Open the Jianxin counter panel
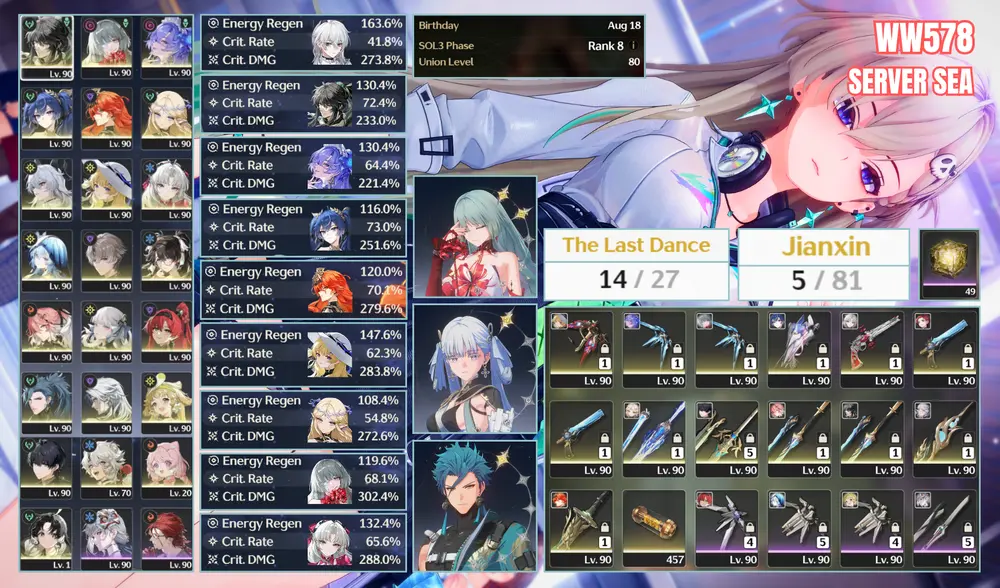The image size is (1000, 588). (x=823, y=264)
